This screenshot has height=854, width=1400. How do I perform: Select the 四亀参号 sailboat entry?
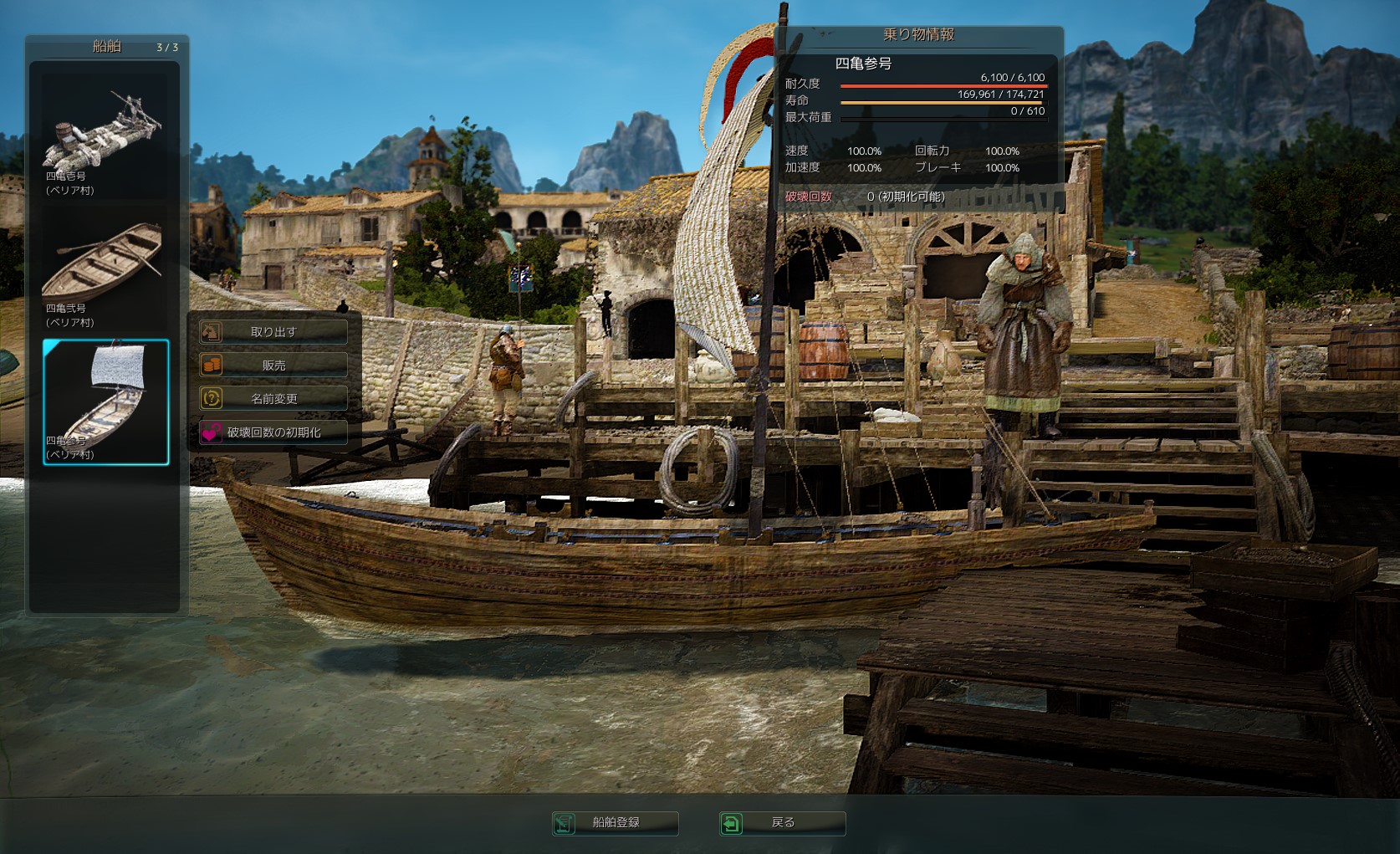[x=106, y=401]
